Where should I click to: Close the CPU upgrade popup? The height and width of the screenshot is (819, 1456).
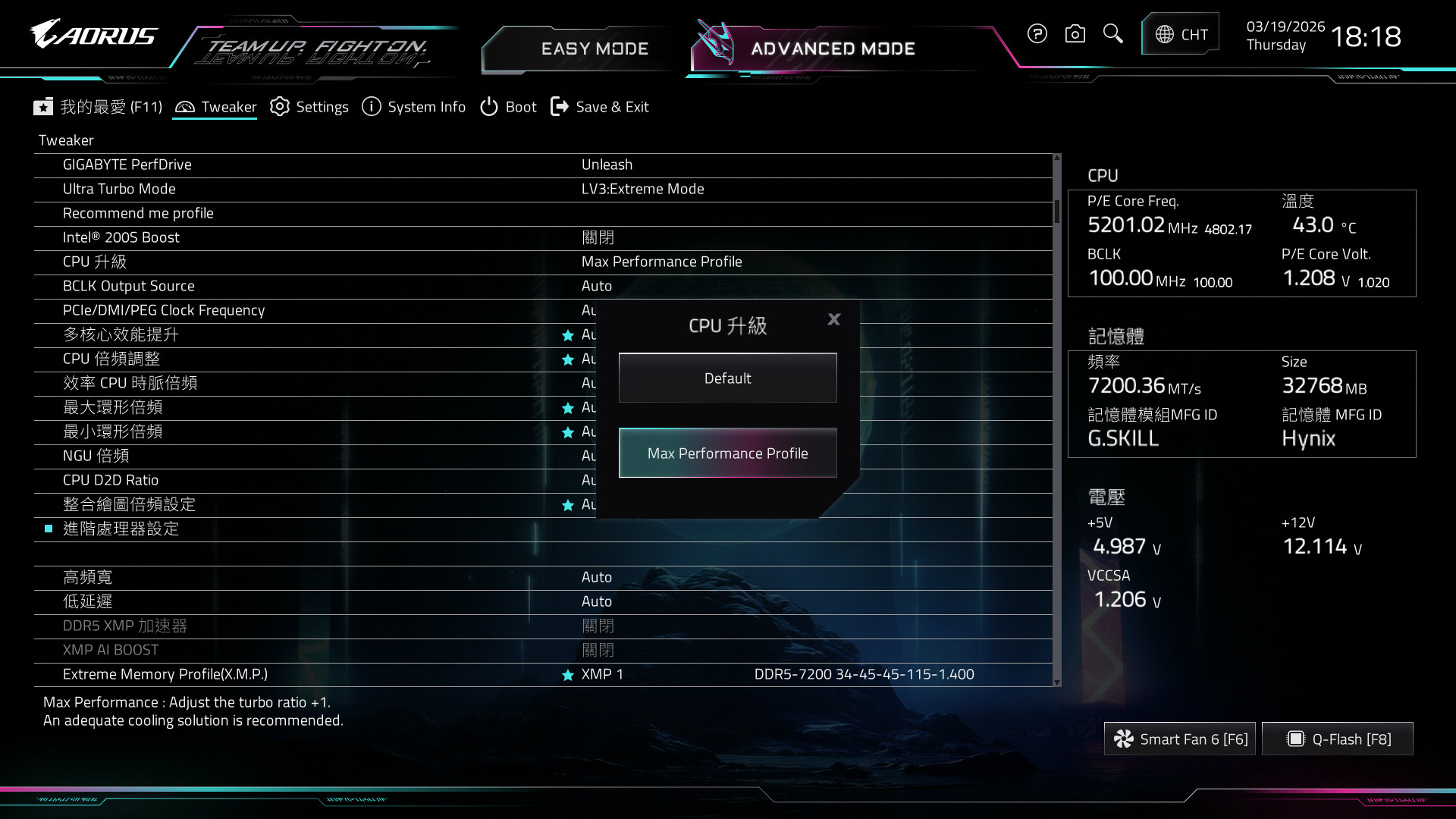coord(833,319)
